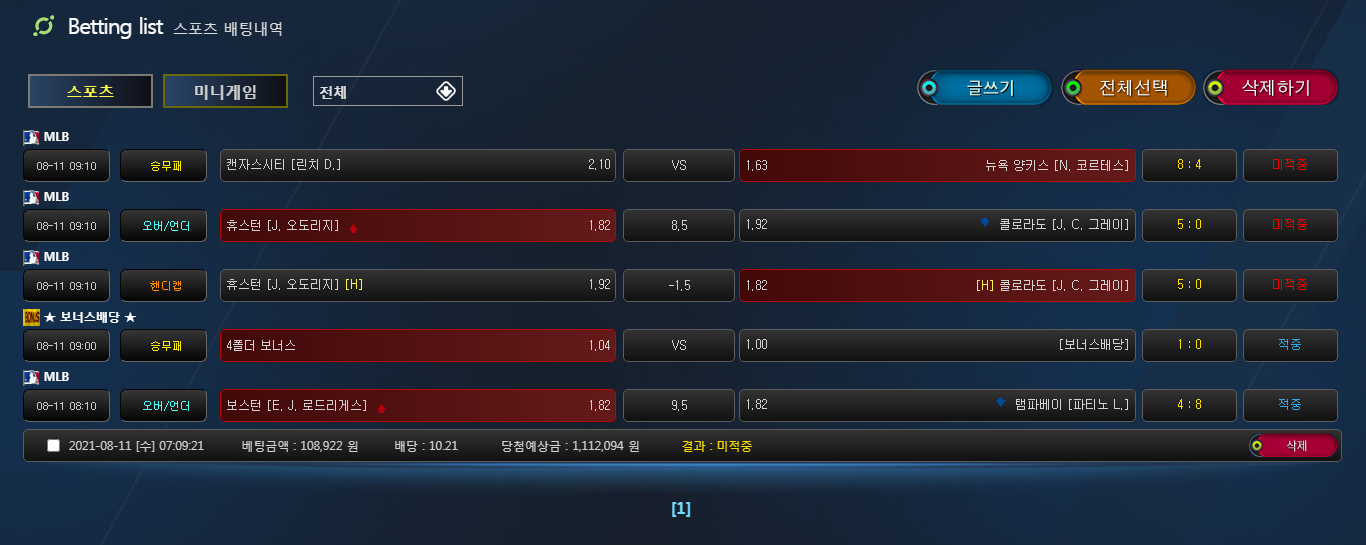Switch to the 미니게임 tab
Image resolution: width=1366 pixels, height=545 pixels.
225,91
